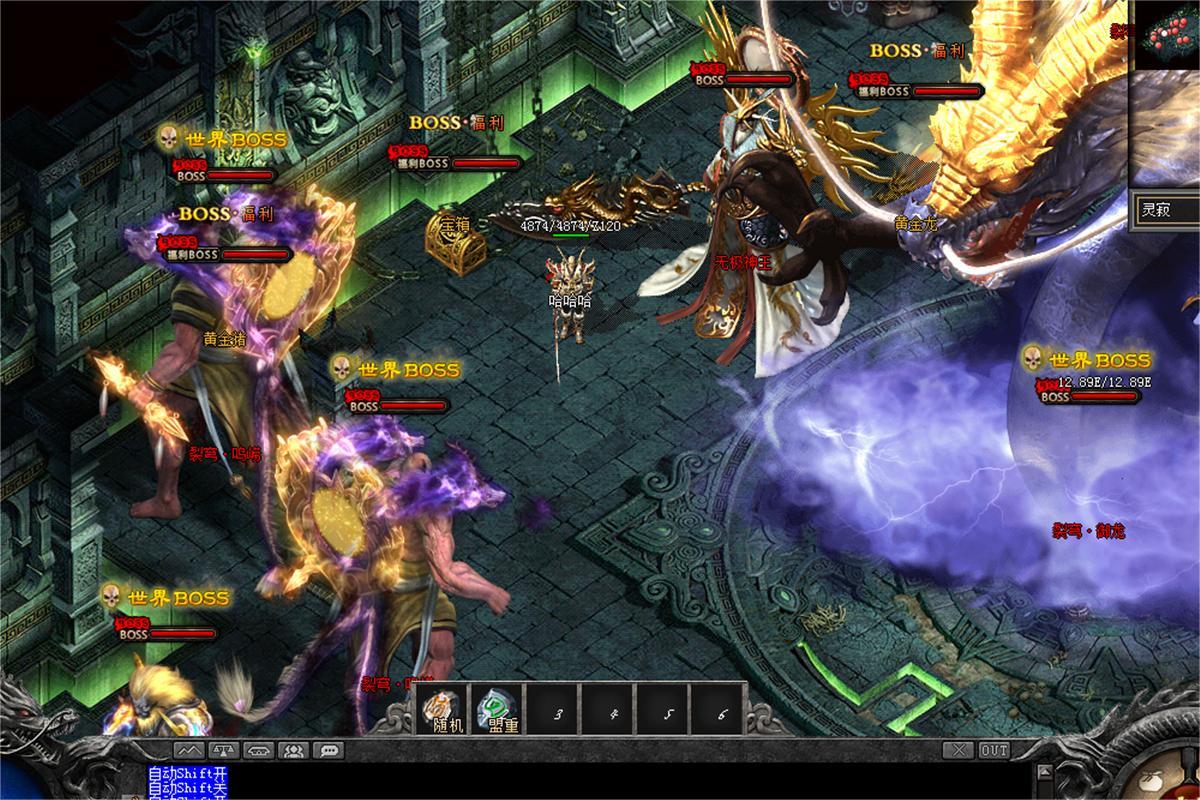This screenshot has height=800, width=1200.
Task: Click the oval icon button in bottom bar
Action: [259, 749]
